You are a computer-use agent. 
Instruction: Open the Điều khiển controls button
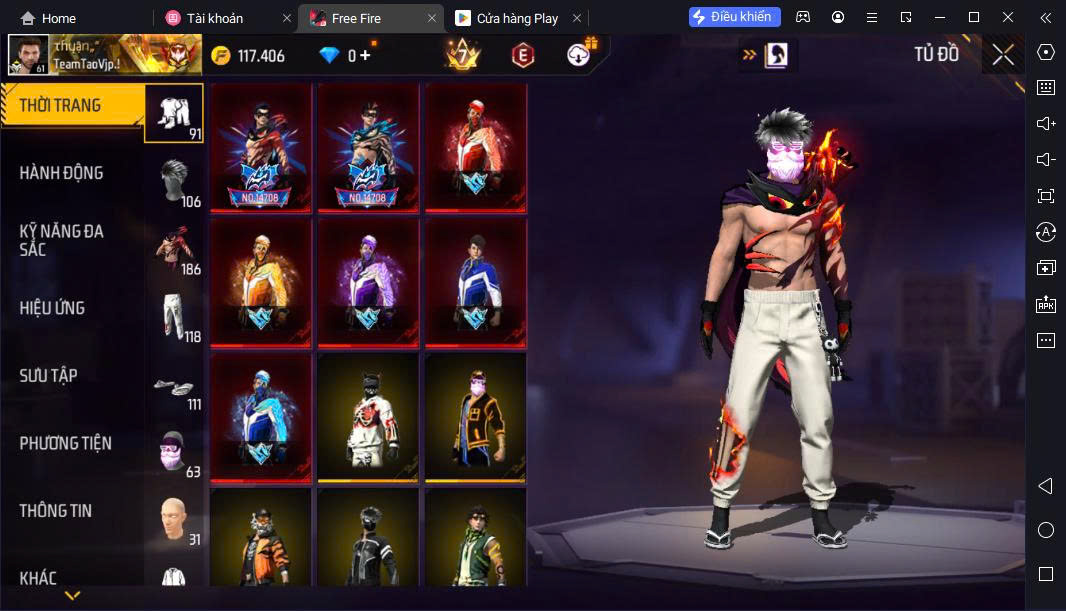tap(735, 17)
